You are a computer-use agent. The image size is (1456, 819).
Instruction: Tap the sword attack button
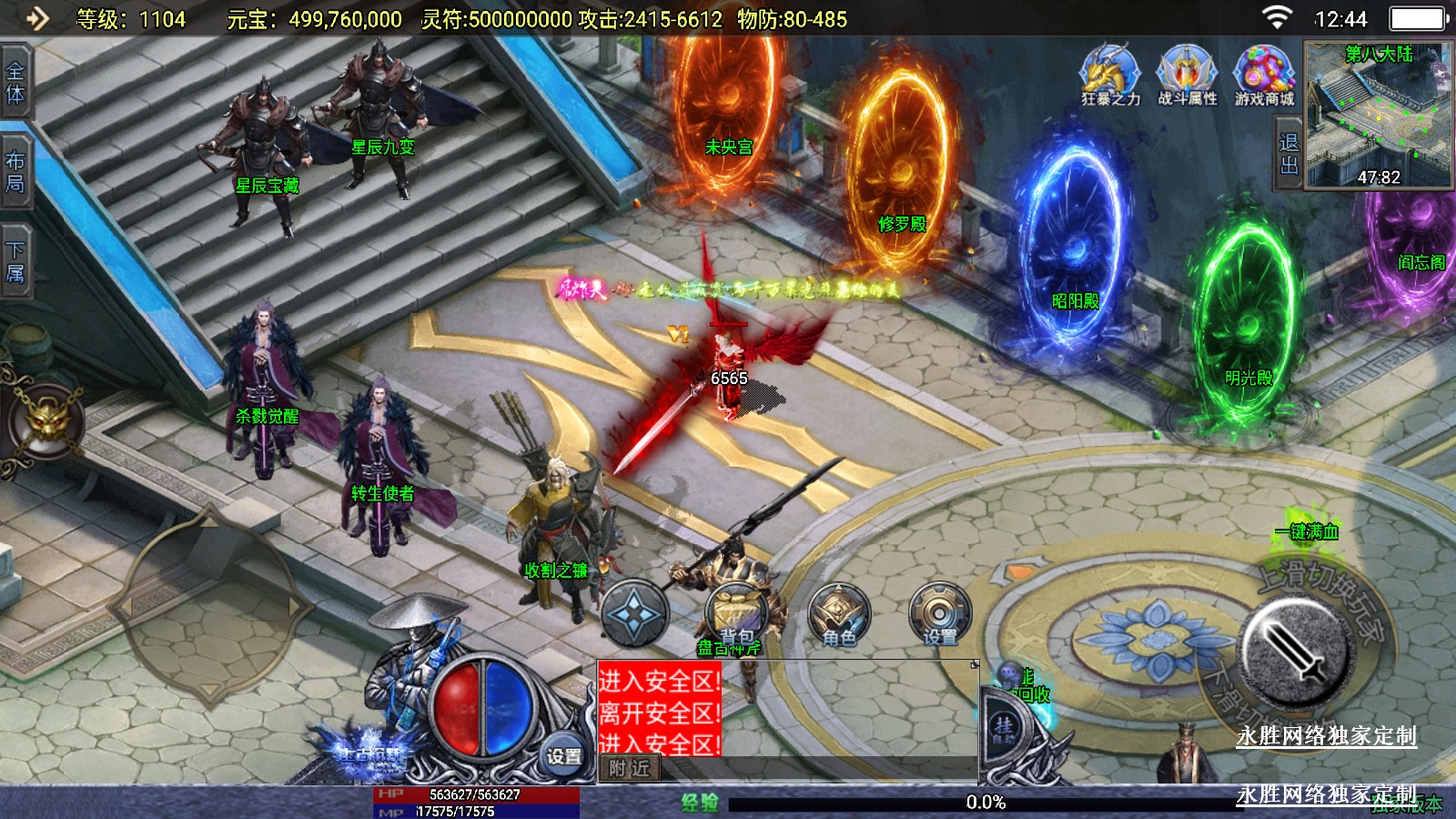pyautogui.click(x=1294, y=652)
